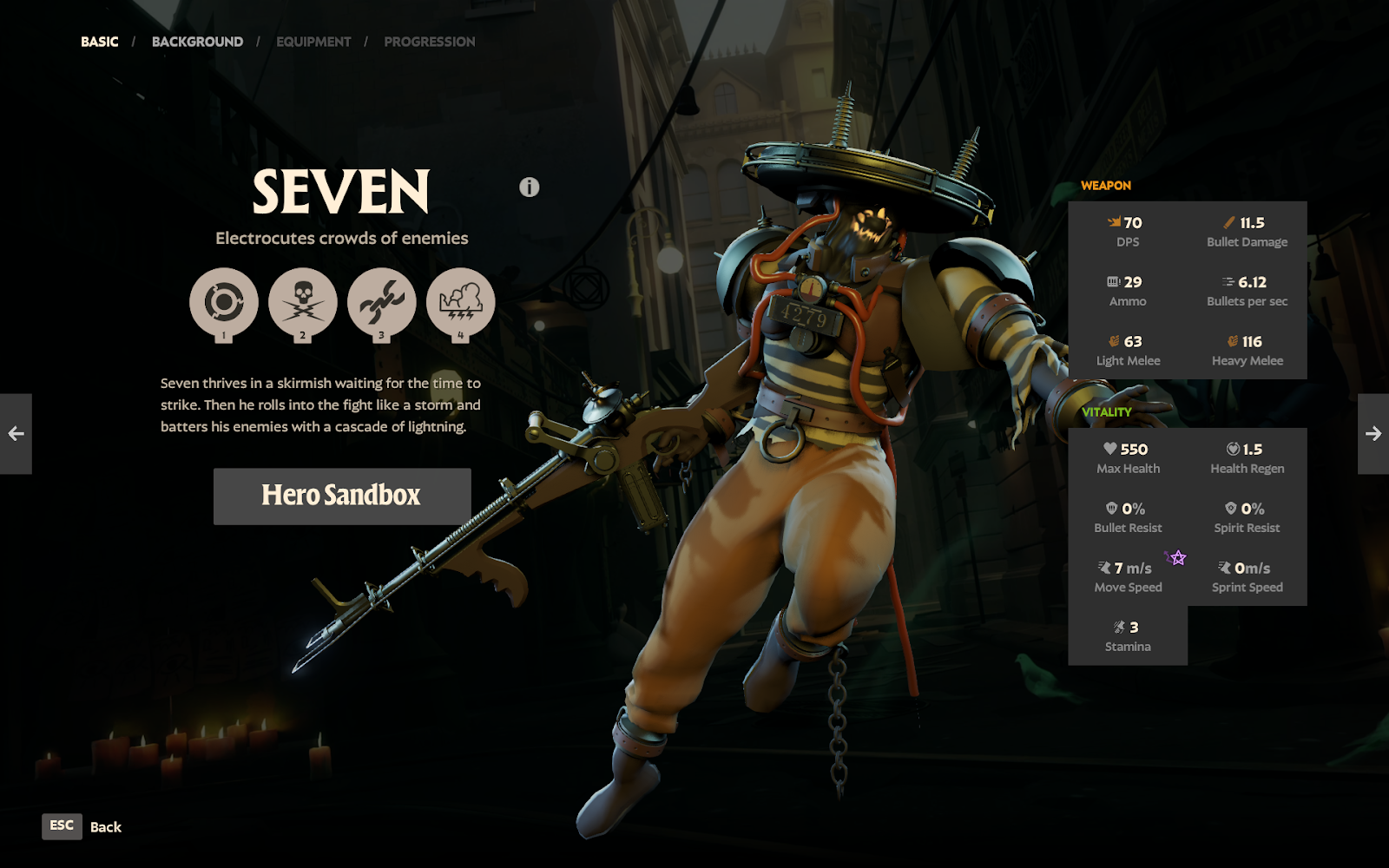Screen dimensions: 1389x868
Task: Show the Equipment tab
Action: (x=313, y=42)
